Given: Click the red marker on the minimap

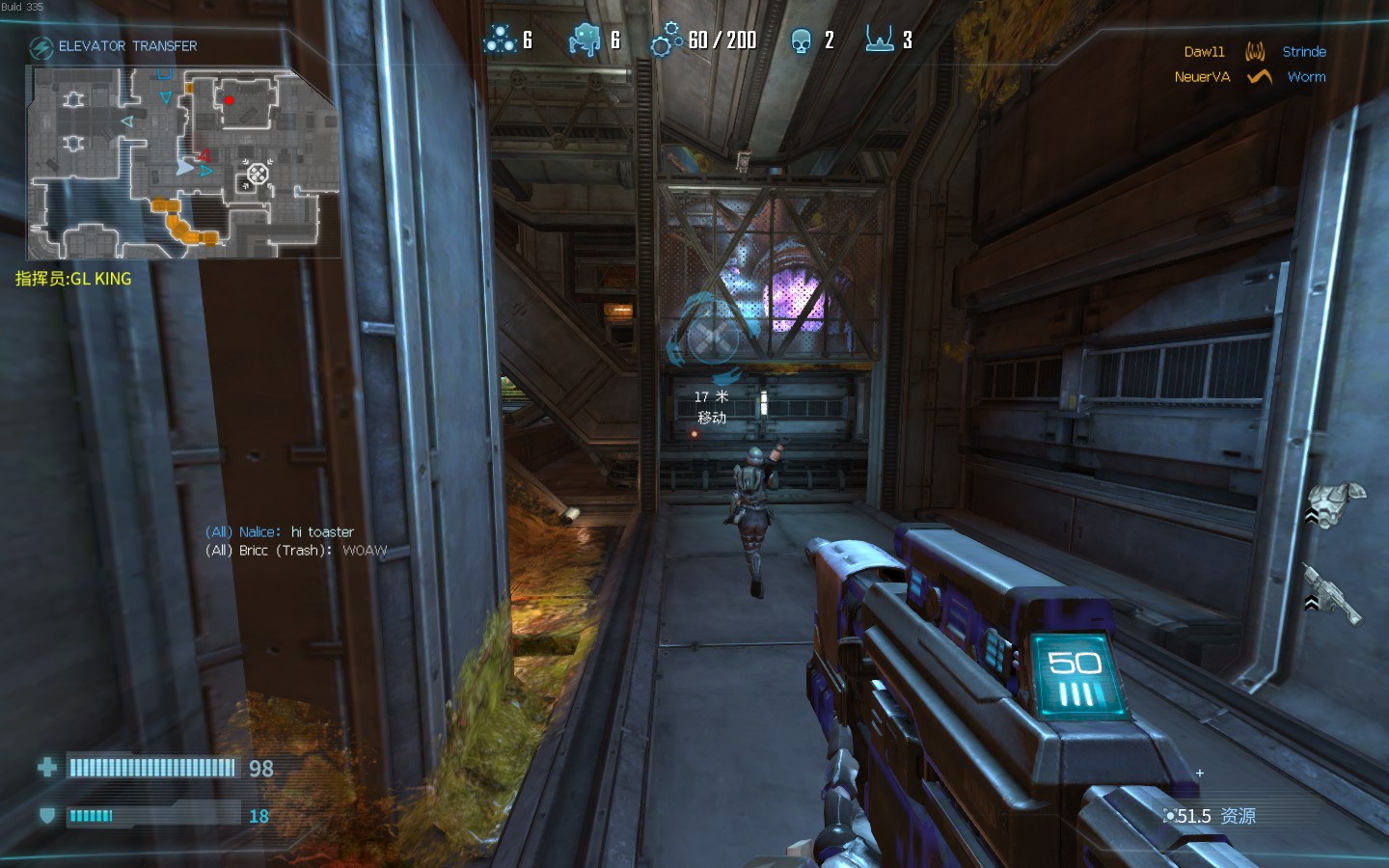Looking at the screenshot, I should pyautogui.click(x=229, y=99).
